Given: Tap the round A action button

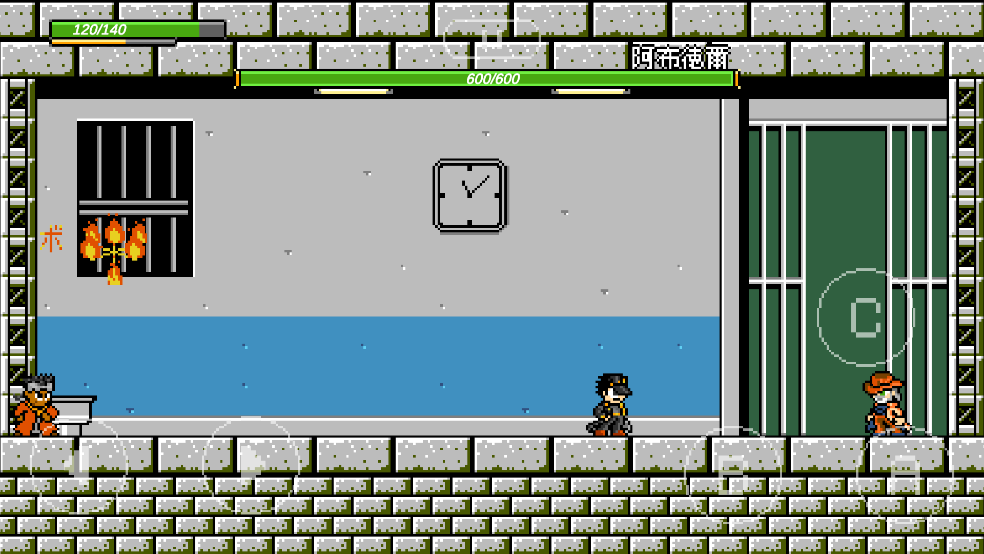Looking at the screenshot, I should click(x=903, y=476).
